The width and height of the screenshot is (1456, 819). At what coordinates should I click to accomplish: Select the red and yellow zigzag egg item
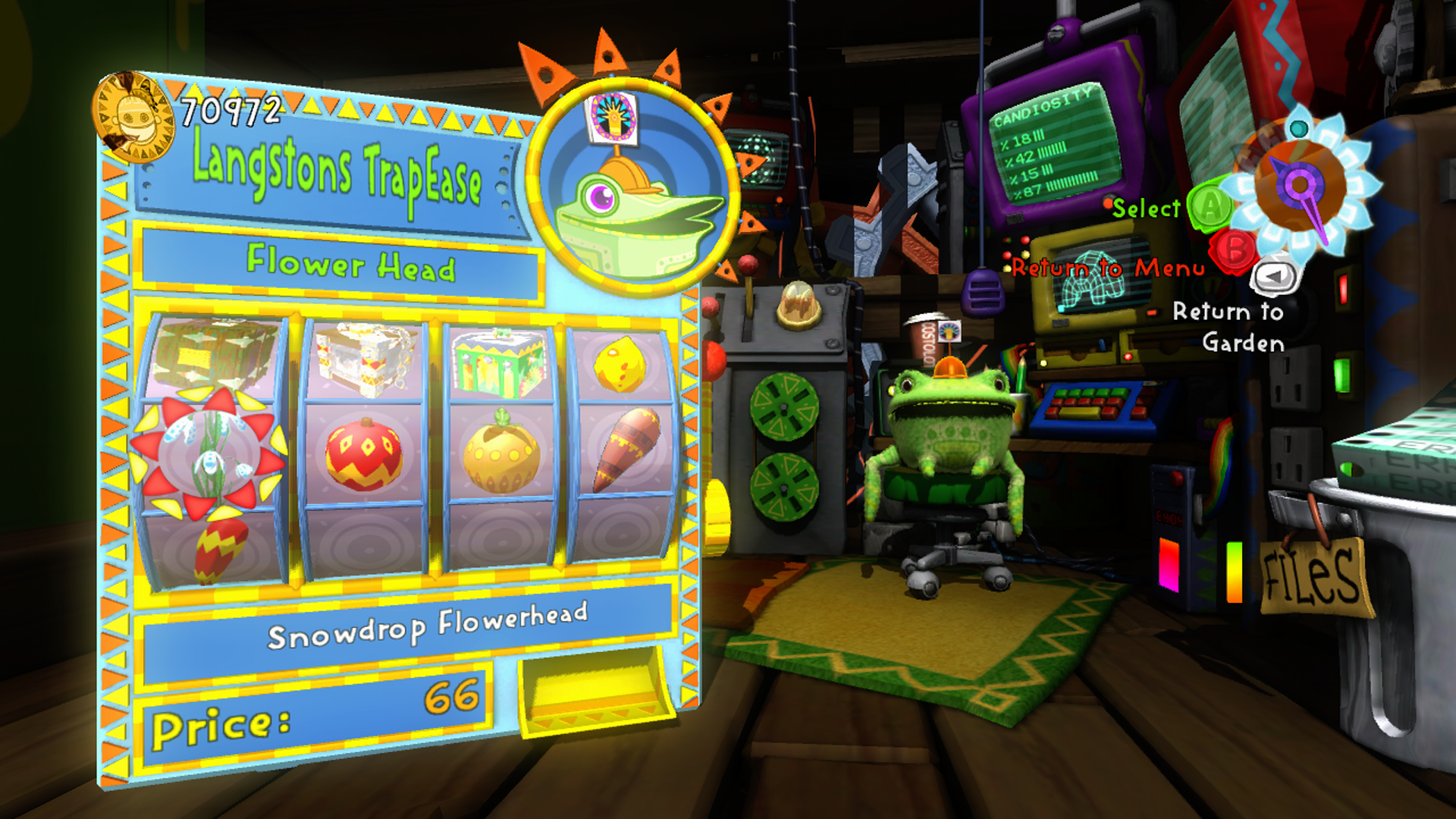(x=220, y=550)
